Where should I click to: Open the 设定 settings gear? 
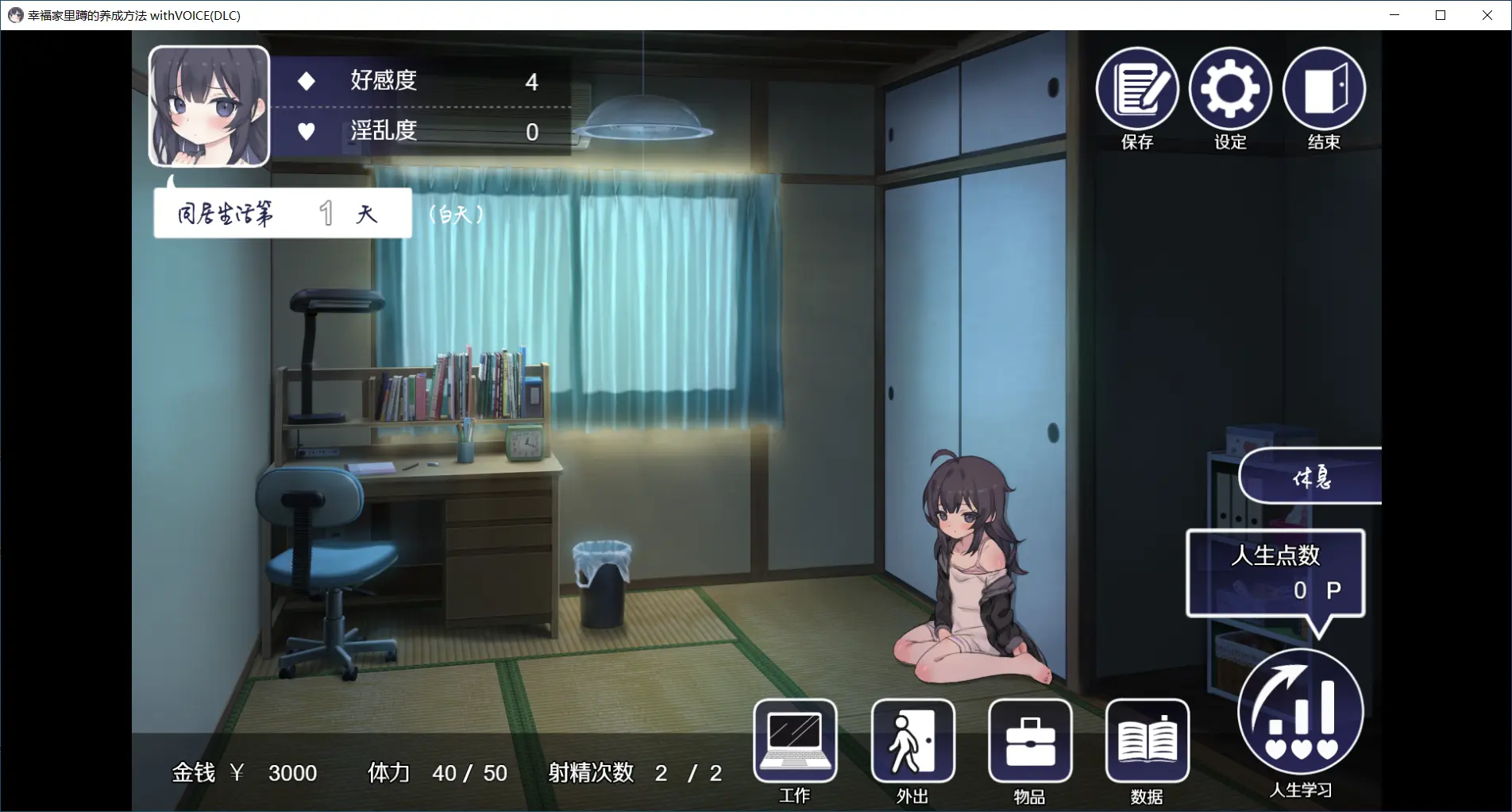[x=1230, y=89]
